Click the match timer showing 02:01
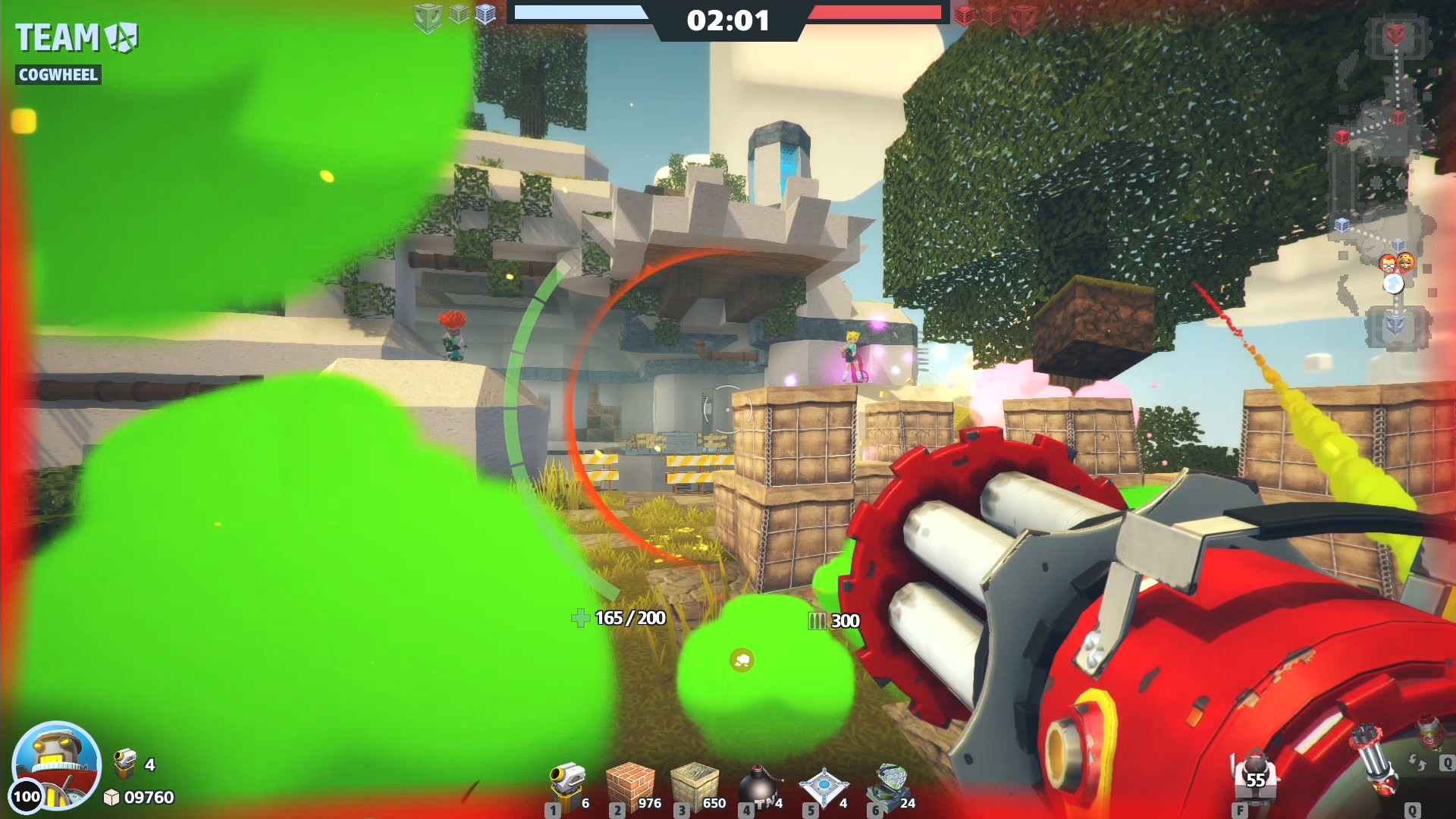This screenshot has width=1456, height=819. click(x=726, y=20)
